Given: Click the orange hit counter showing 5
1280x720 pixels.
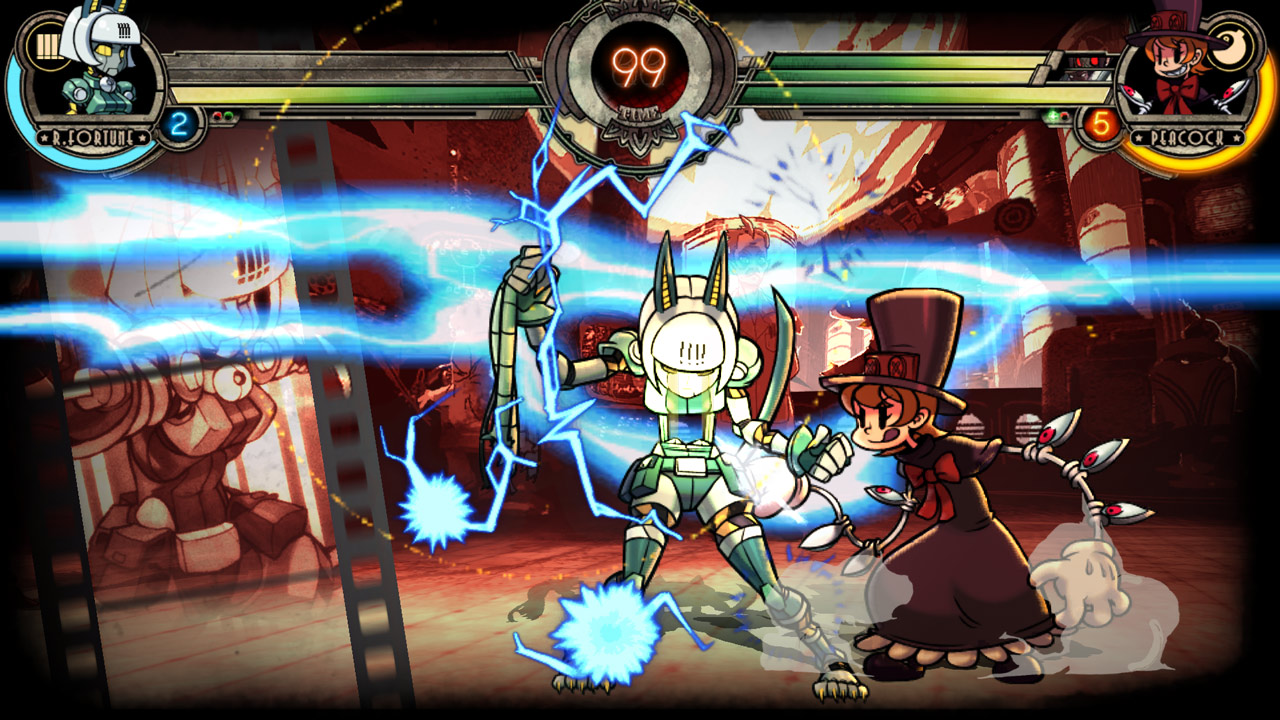Looking at the screenshot, I should coord(1100,124).
